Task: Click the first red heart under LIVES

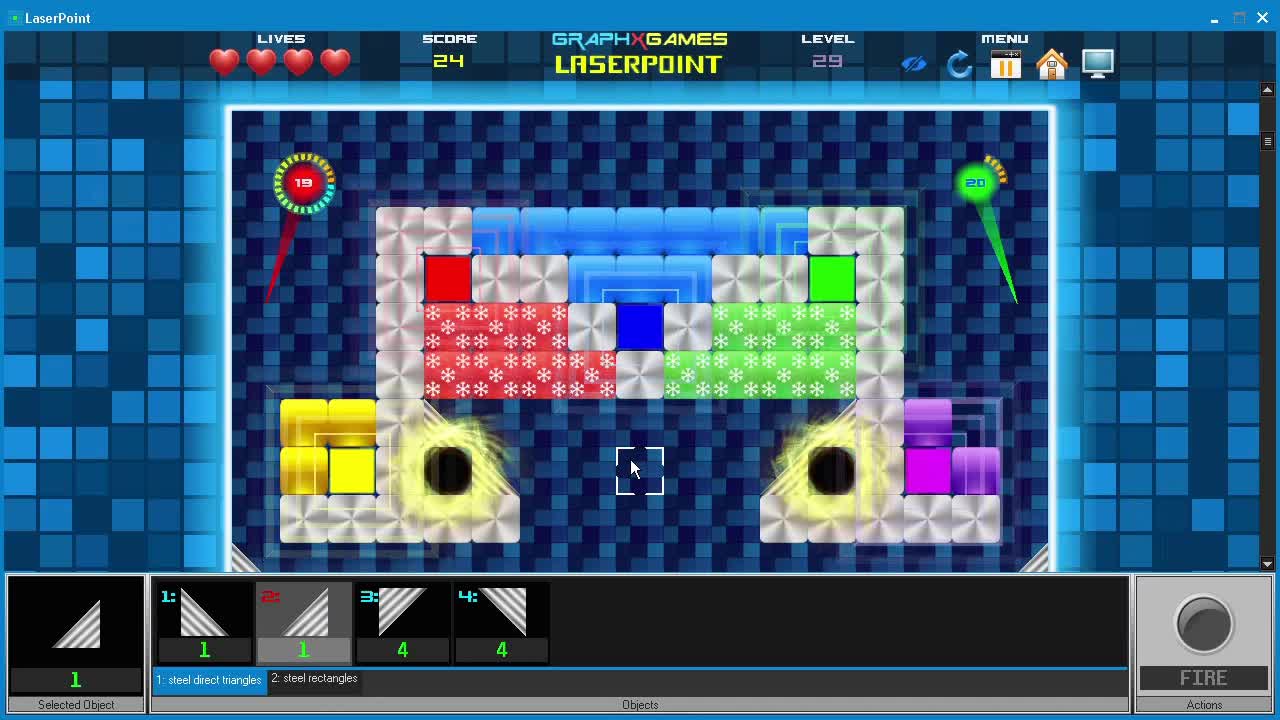Action: pos(224,62)
